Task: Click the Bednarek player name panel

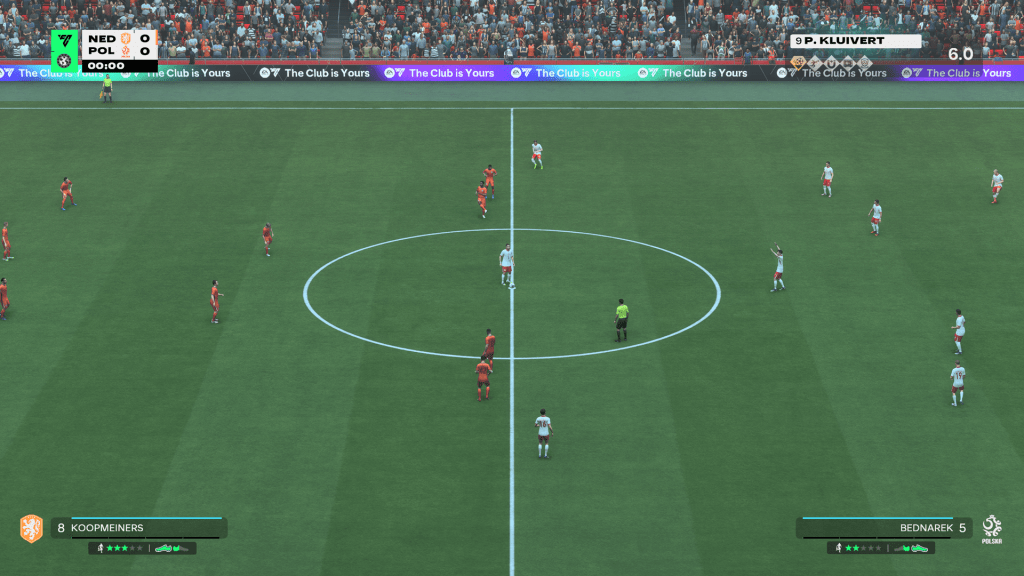Action: coord(884,528)
